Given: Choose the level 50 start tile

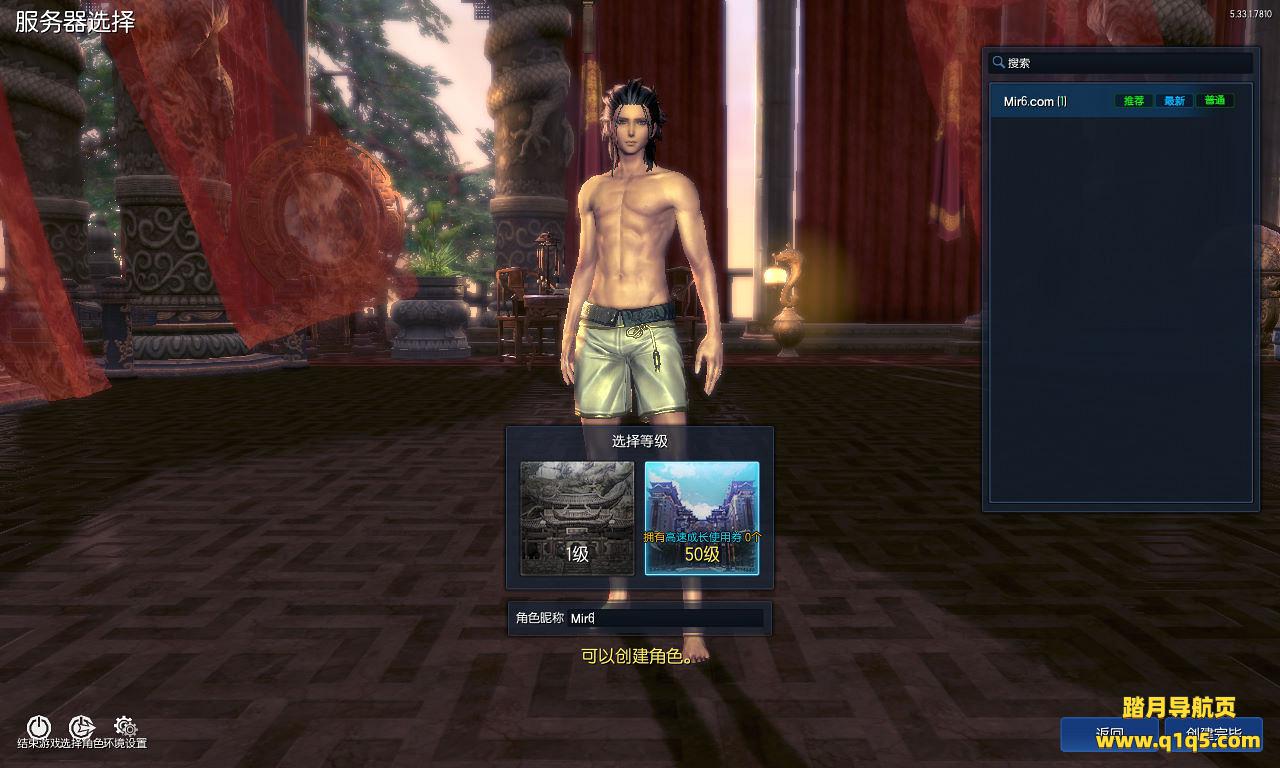Looking at the screenshot, I should [701, 518].
